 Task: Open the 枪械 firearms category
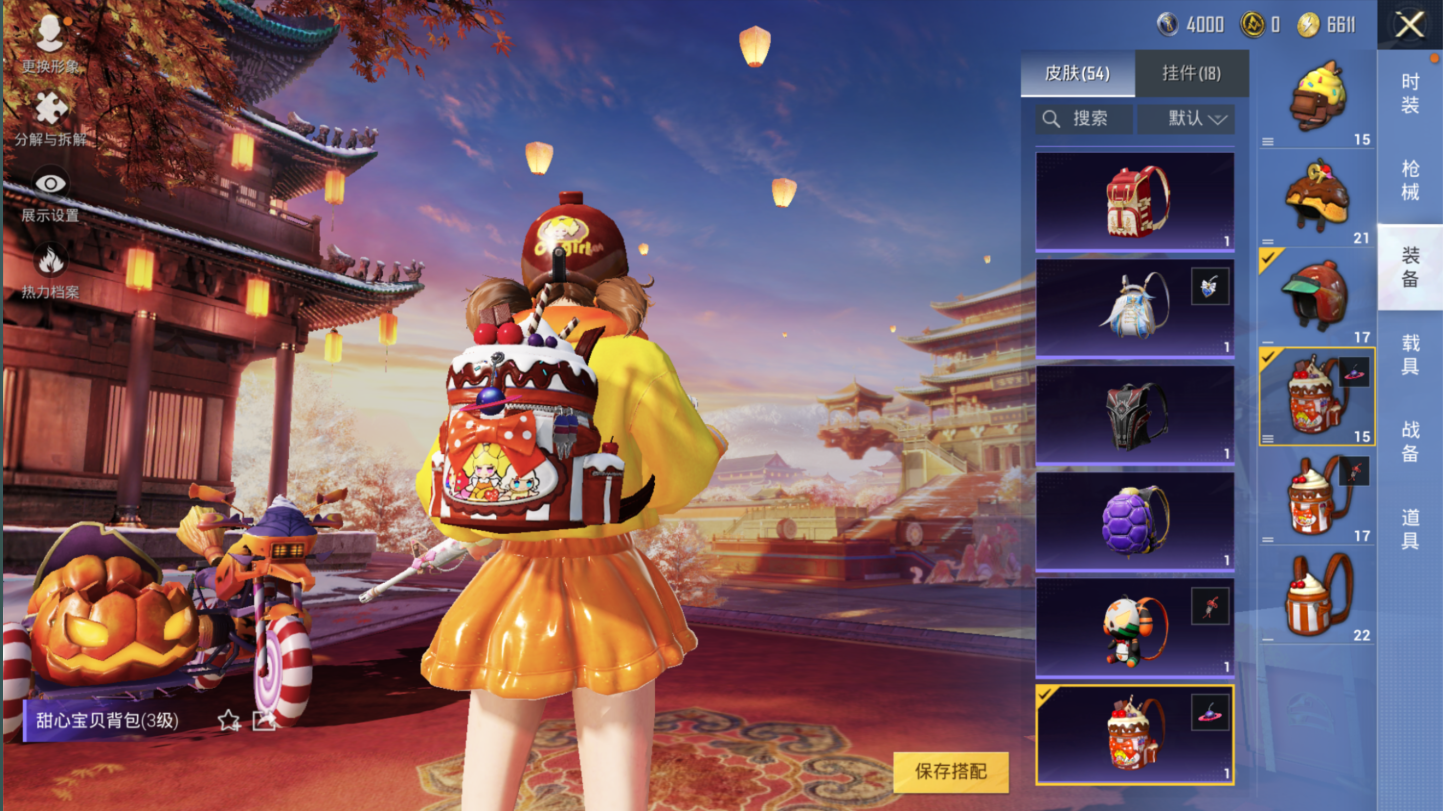(1410, 180)
